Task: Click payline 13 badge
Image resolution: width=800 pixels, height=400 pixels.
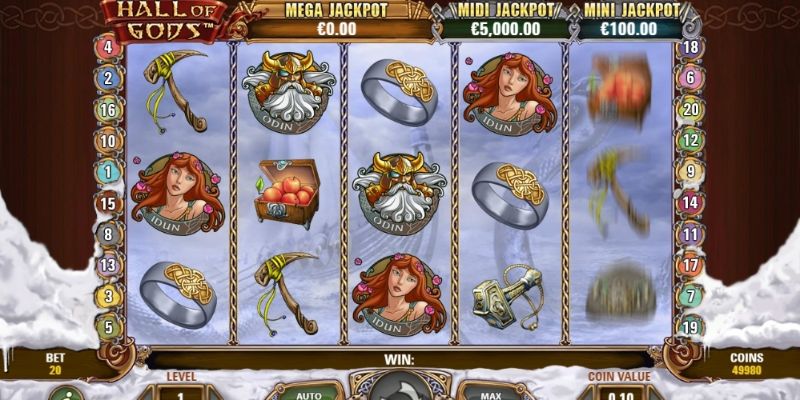Action: coord(108,265)
